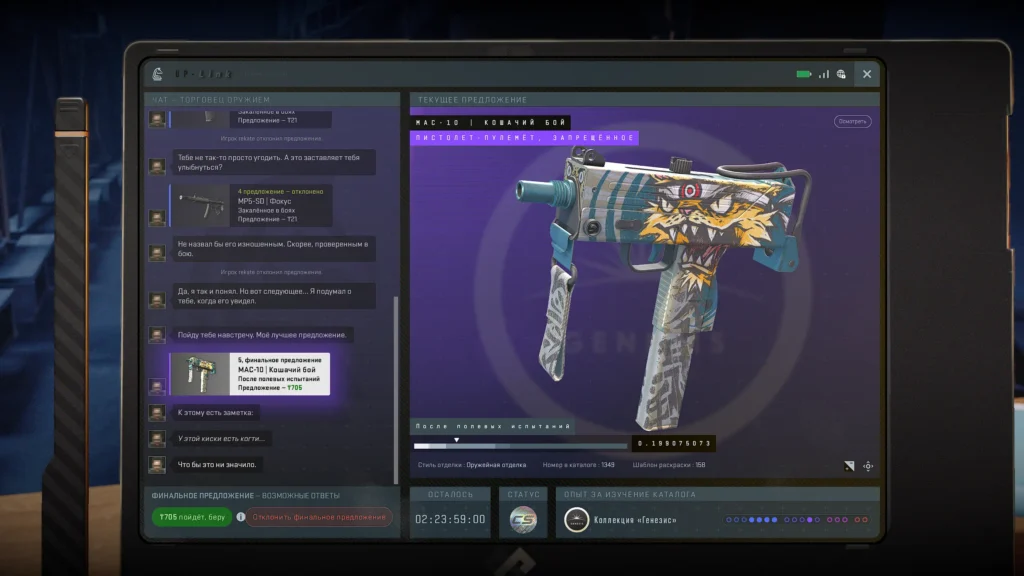The width and height of the screenshot is (1024, 576).
Task: Select the declined MP5-SD Фокус offer card
Action: pyautogui.click(x=250, y=205)
